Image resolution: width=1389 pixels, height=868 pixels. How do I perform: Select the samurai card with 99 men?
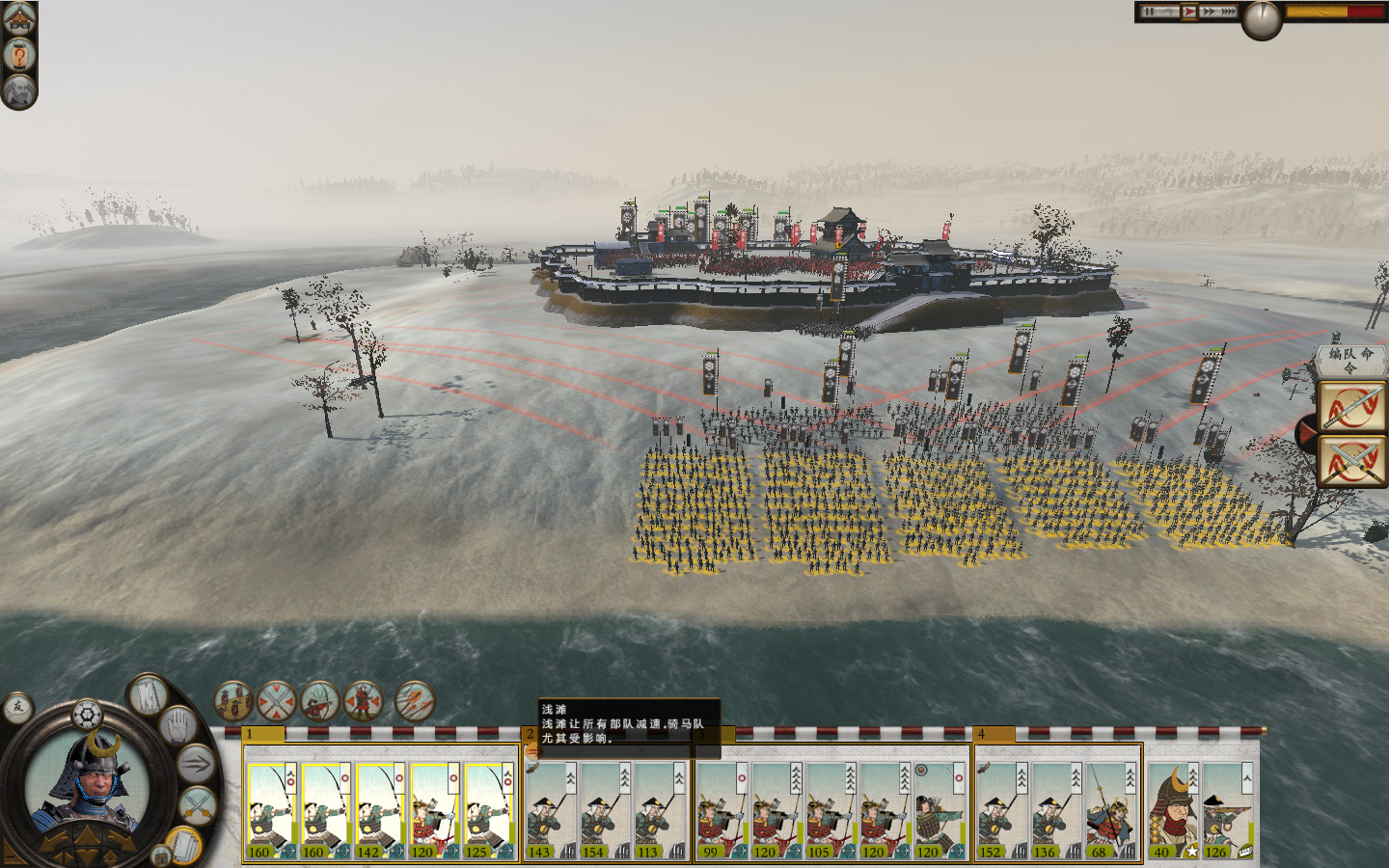click(721, 810)
